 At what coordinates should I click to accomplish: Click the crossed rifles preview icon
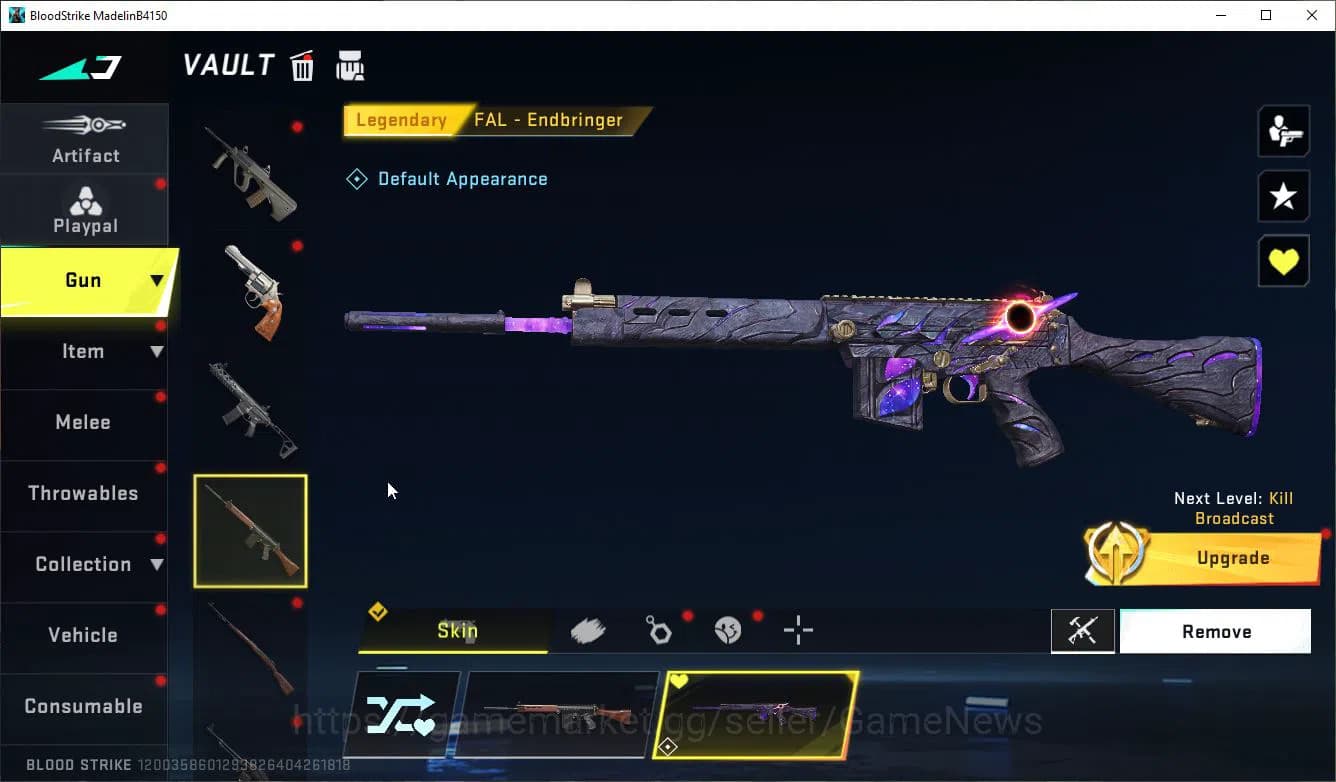tap(1083, 631)
